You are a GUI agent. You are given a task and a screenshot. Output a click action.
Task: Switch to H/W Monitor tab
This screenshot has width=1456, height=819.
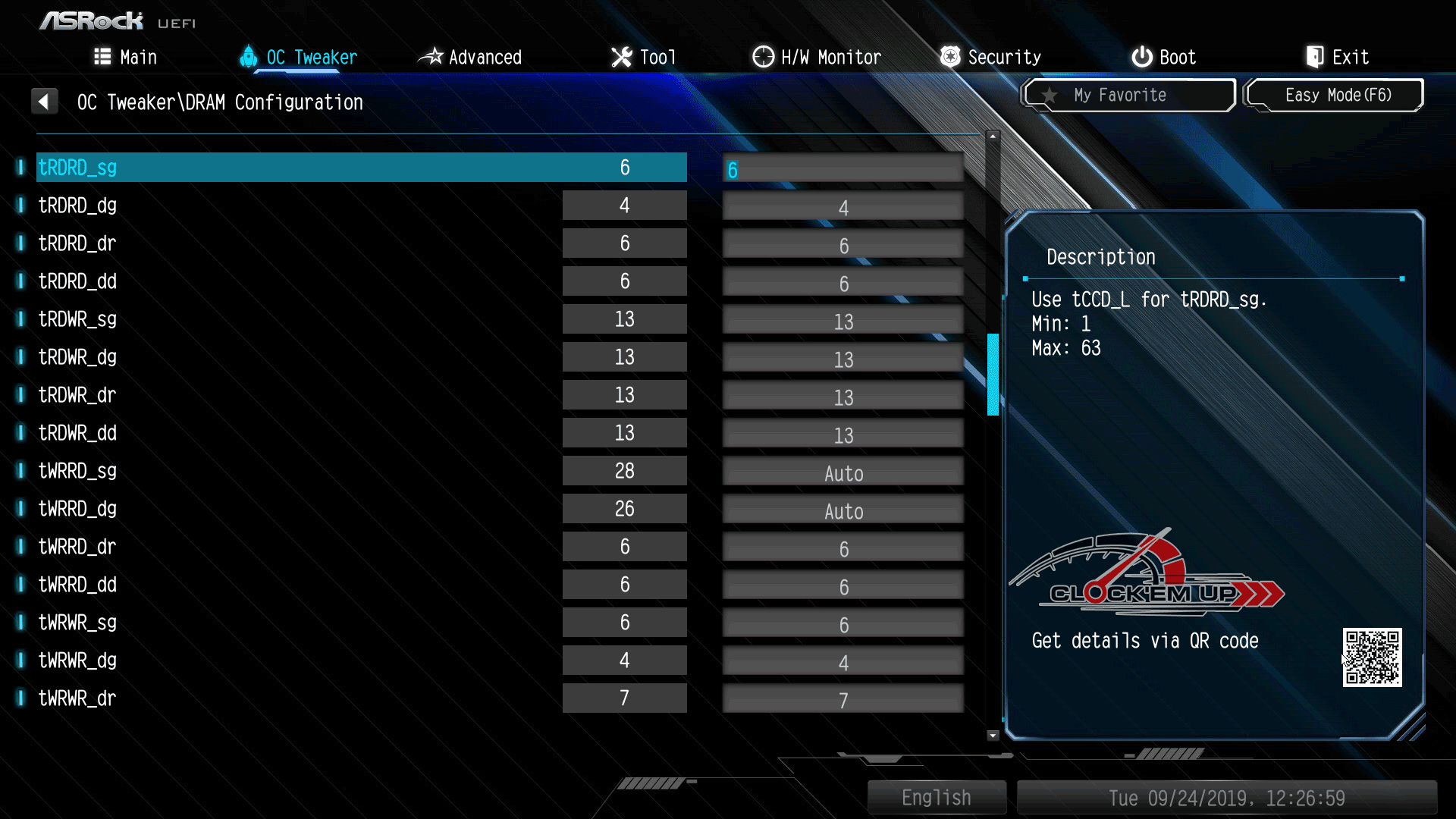pyautogui.click(x=817, y=58)
